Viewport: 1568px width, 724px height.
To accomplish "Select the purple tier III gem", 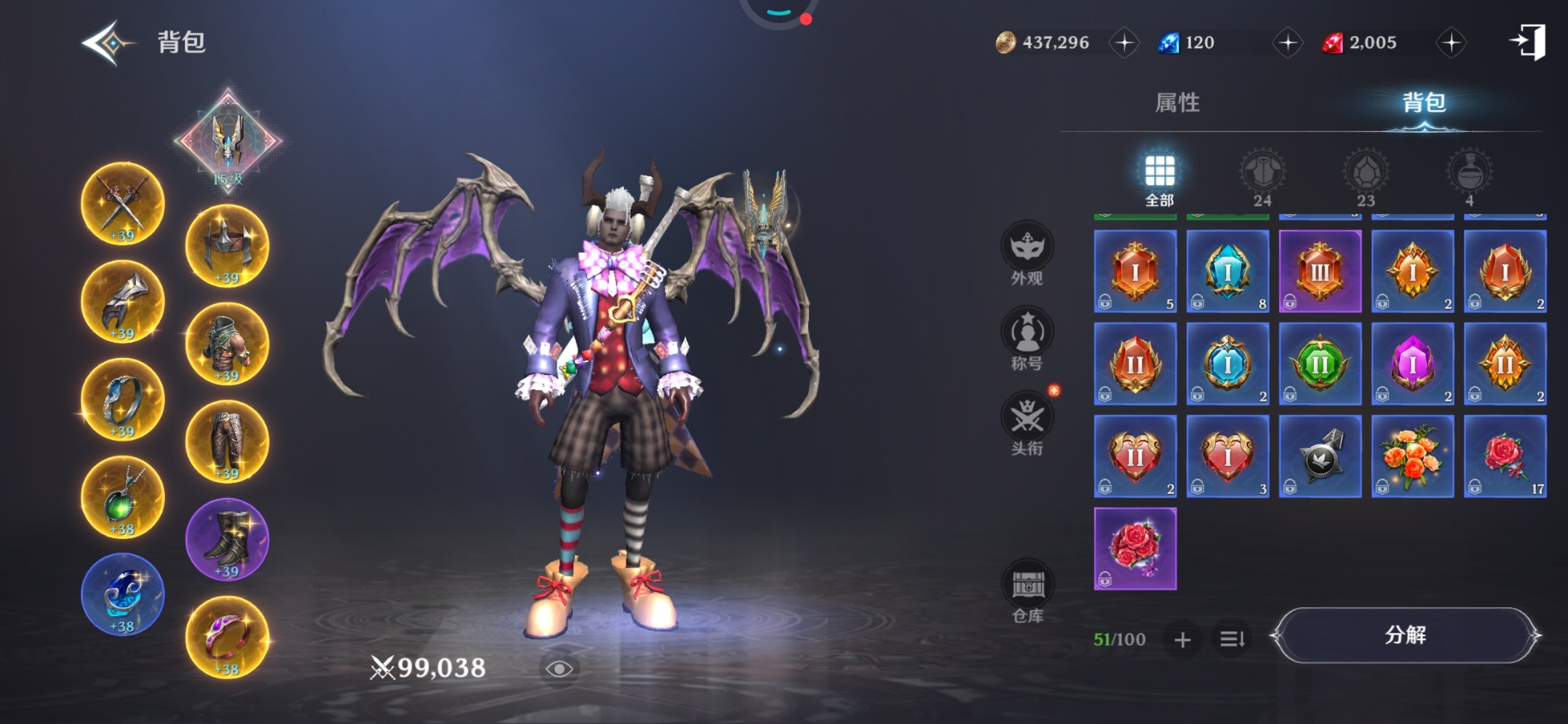I will click(x=1320, y=271).
